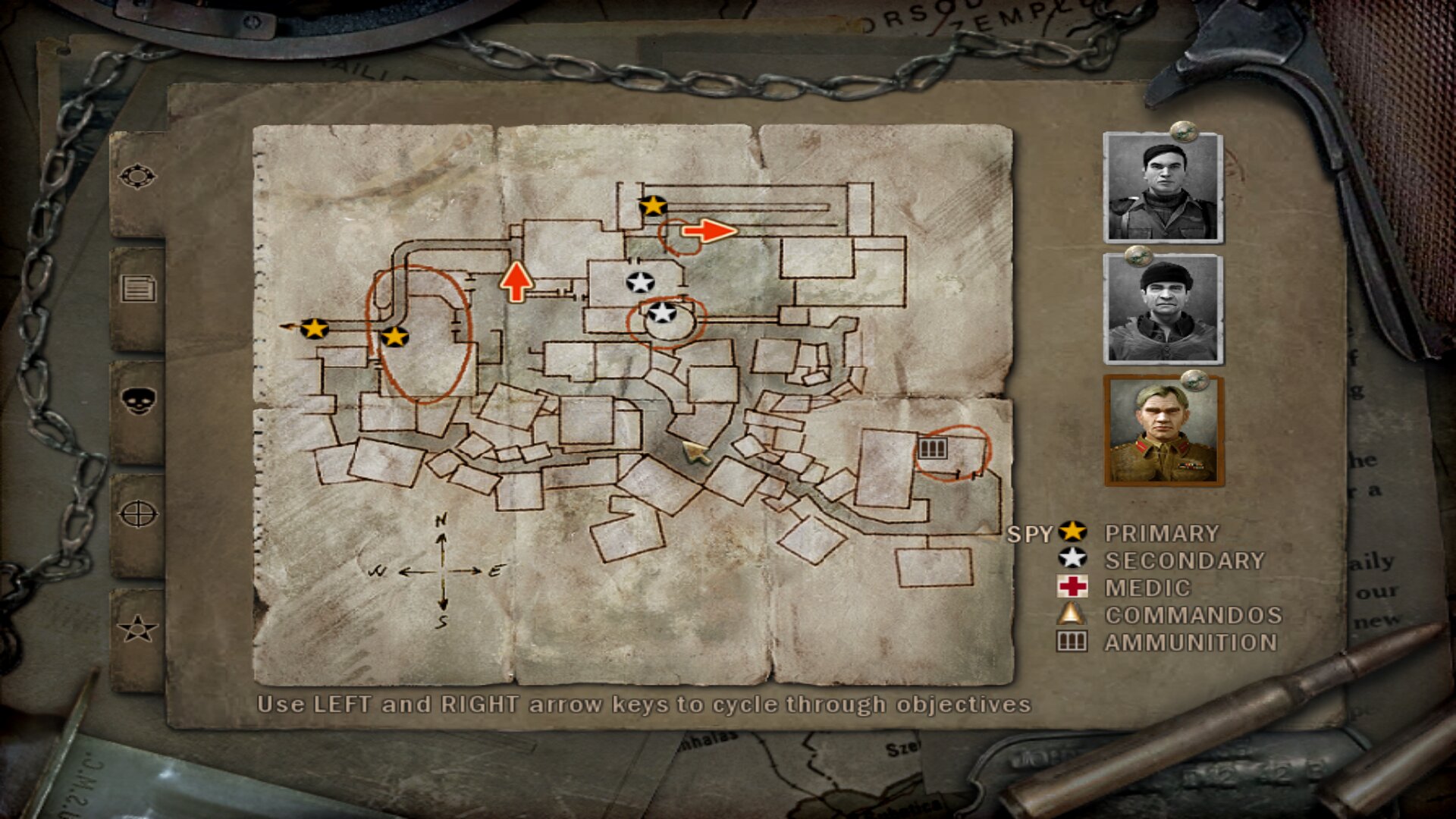Click the ammunition crate marker on map
This screenshot has width=1456, height=819.
932,448
